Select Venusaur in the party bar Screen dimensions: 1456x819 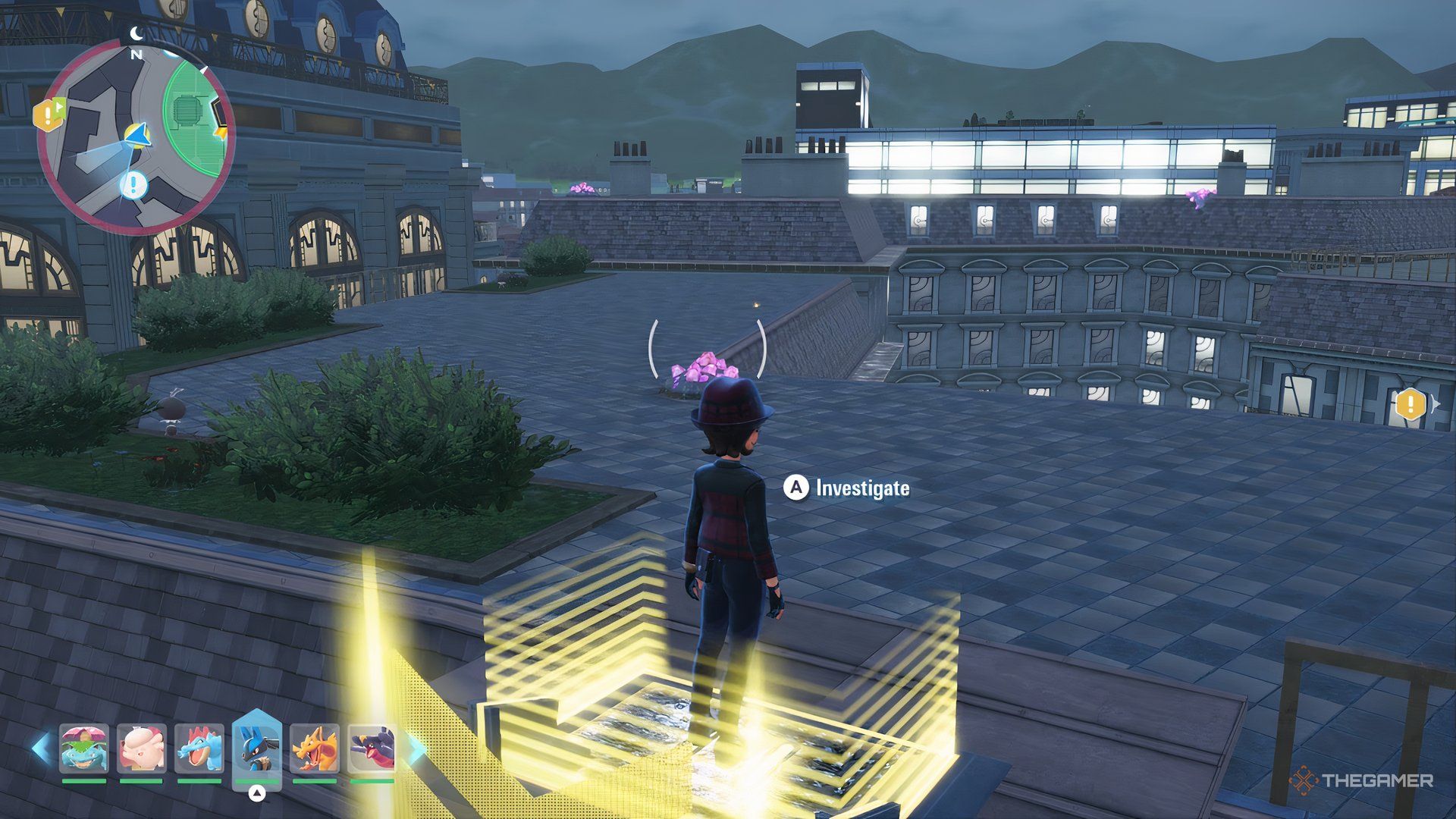[x=83, y=748]
